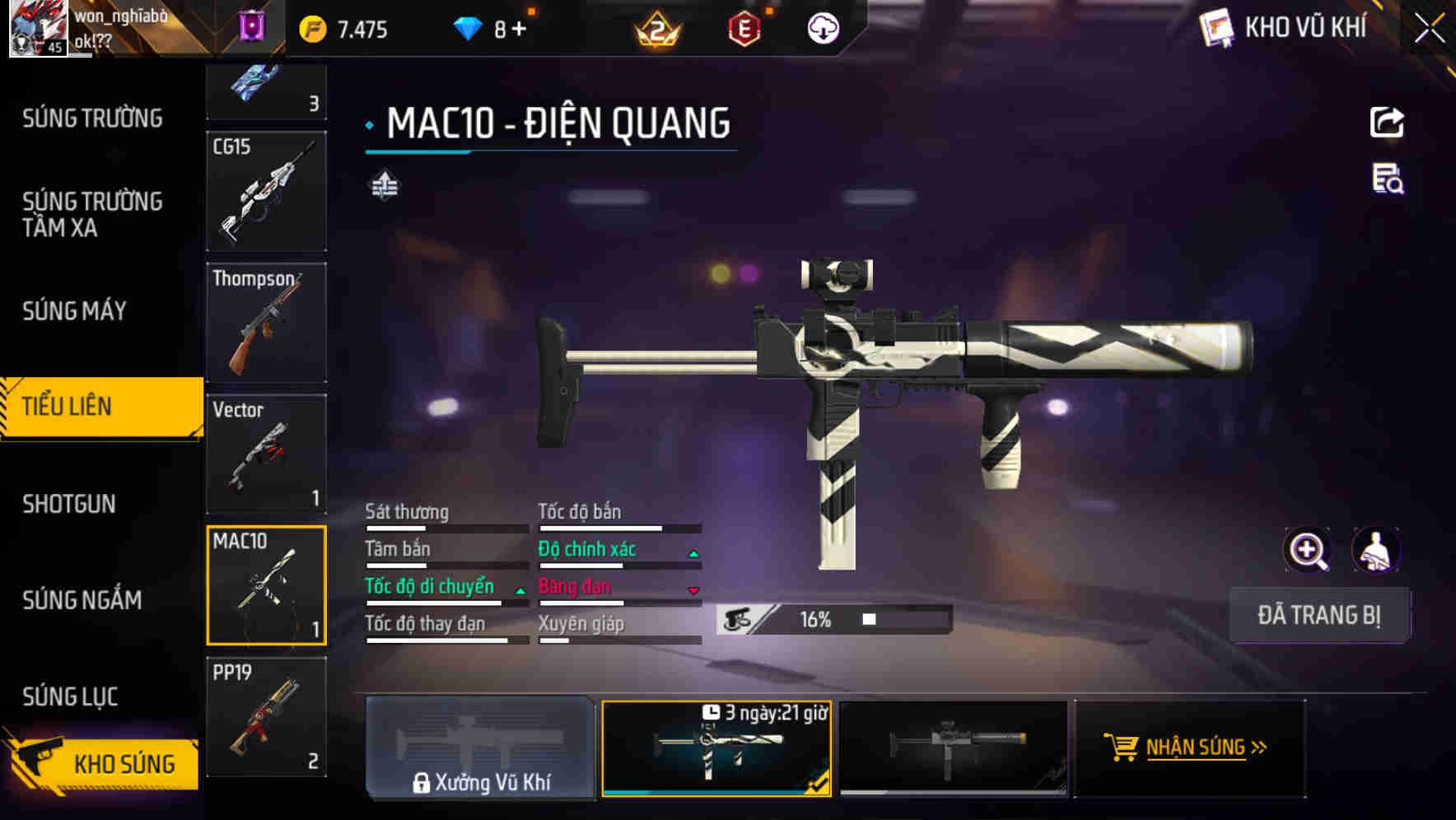Select the Súng Máy weapon category
Image resolution: width=1456 pixels, height=820 pixels.
(x=74, y=311)
